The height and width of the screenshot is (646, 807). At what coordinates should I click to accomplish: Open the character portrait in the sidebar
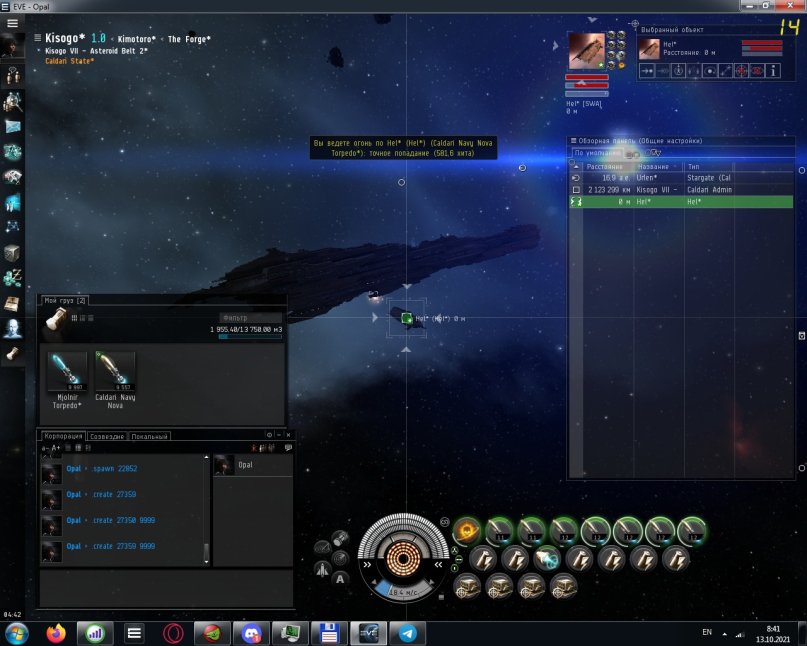pos(13,46)
